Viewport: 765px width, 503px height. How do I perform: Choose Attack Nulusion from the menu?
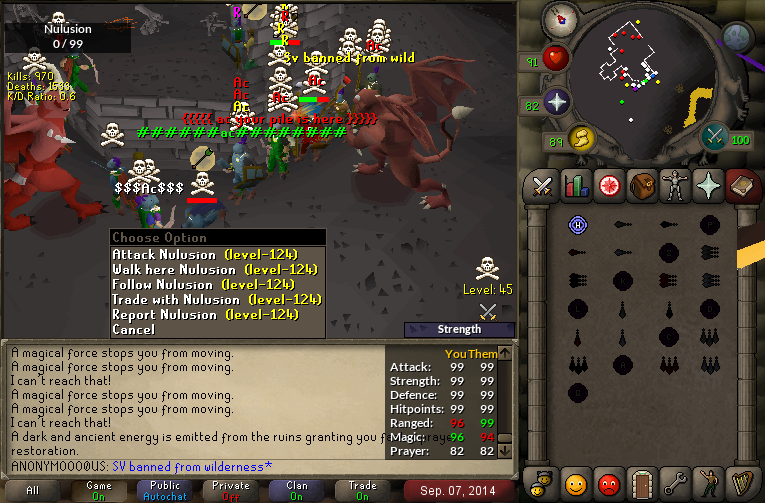pyautogui.click(x=217, y=254)
